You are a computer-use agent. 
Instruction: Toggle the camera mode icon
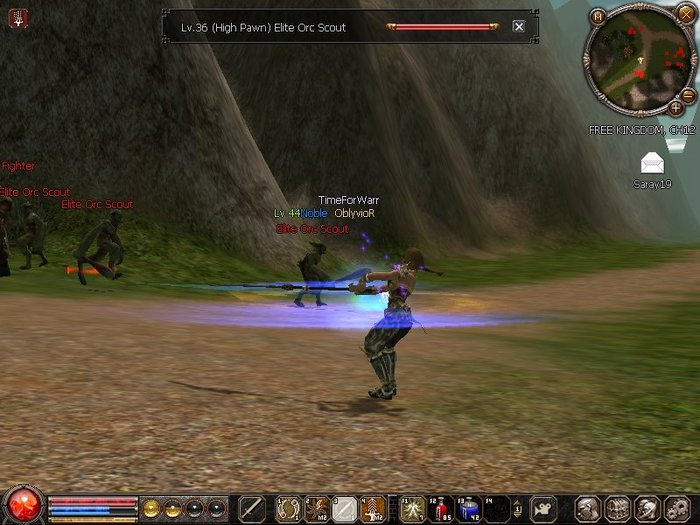point(543,508)
